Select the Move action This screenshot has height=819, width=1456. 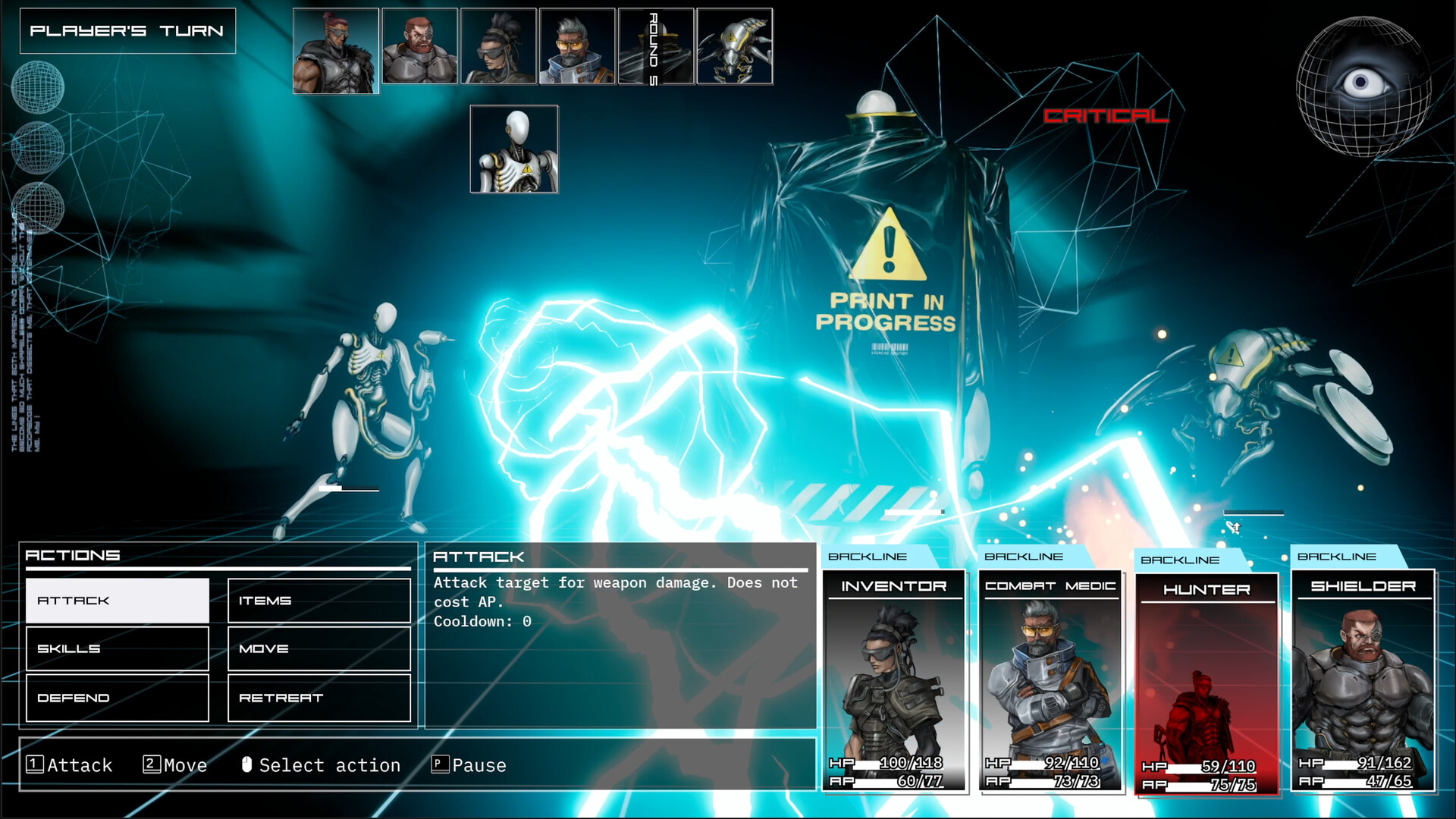click(x=318, y=648)
